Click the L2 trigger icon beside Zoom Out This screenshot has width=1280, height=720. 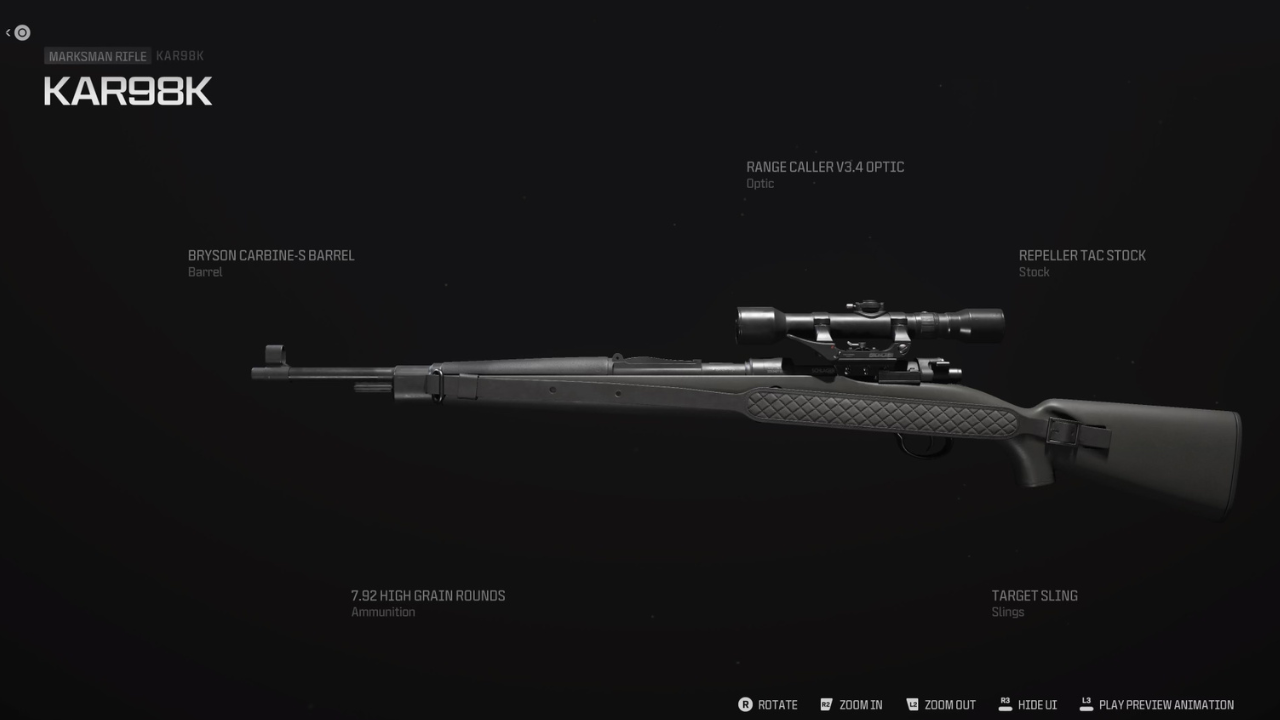911,704
